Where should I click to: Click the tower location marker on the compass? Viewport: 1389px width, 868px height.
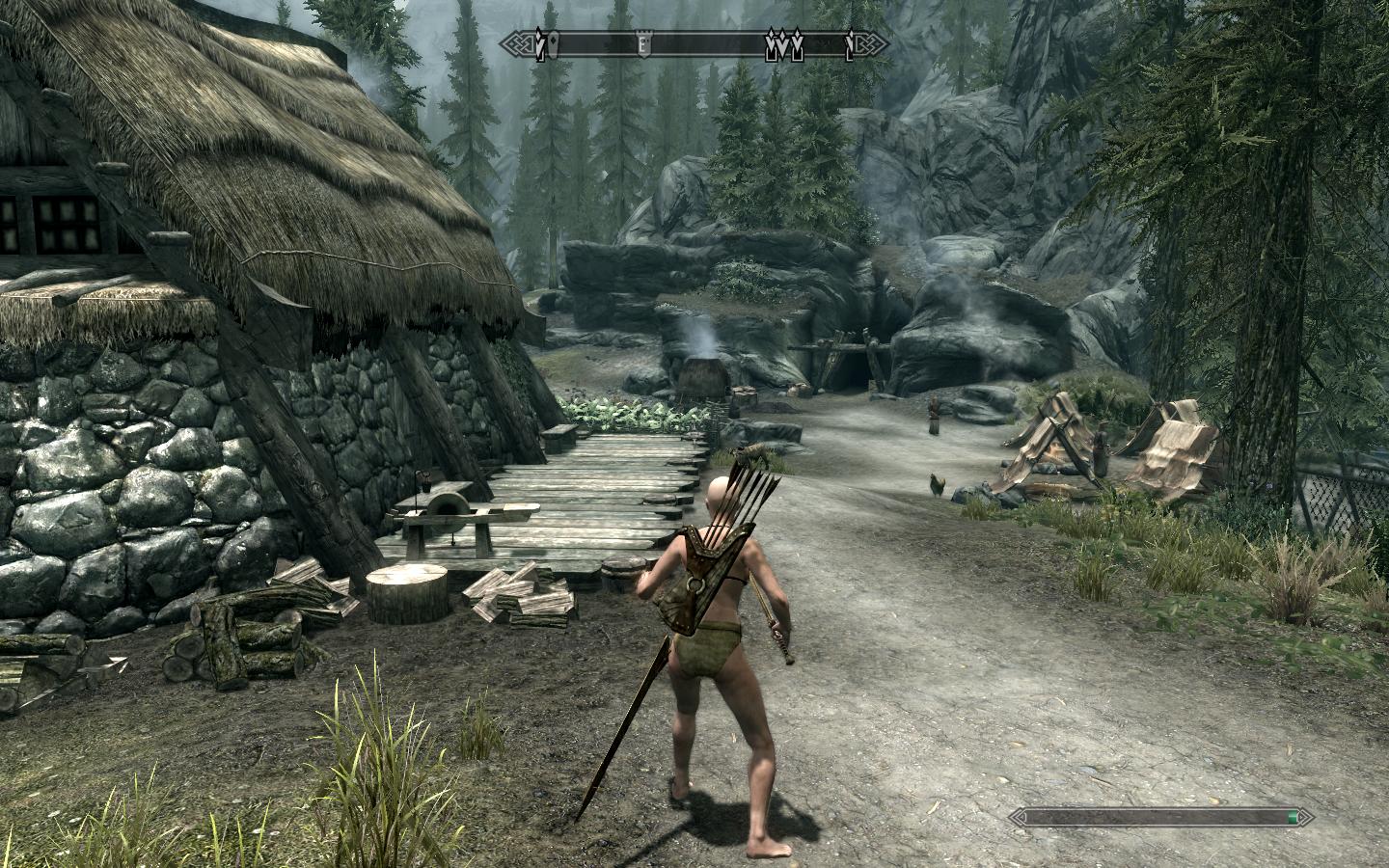point(641,44)
